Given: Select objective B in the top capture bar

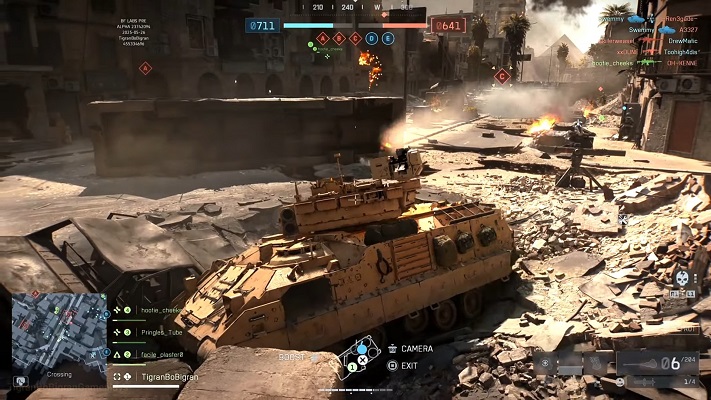Looking at the screenshot, I should click(x=339, y=38).
